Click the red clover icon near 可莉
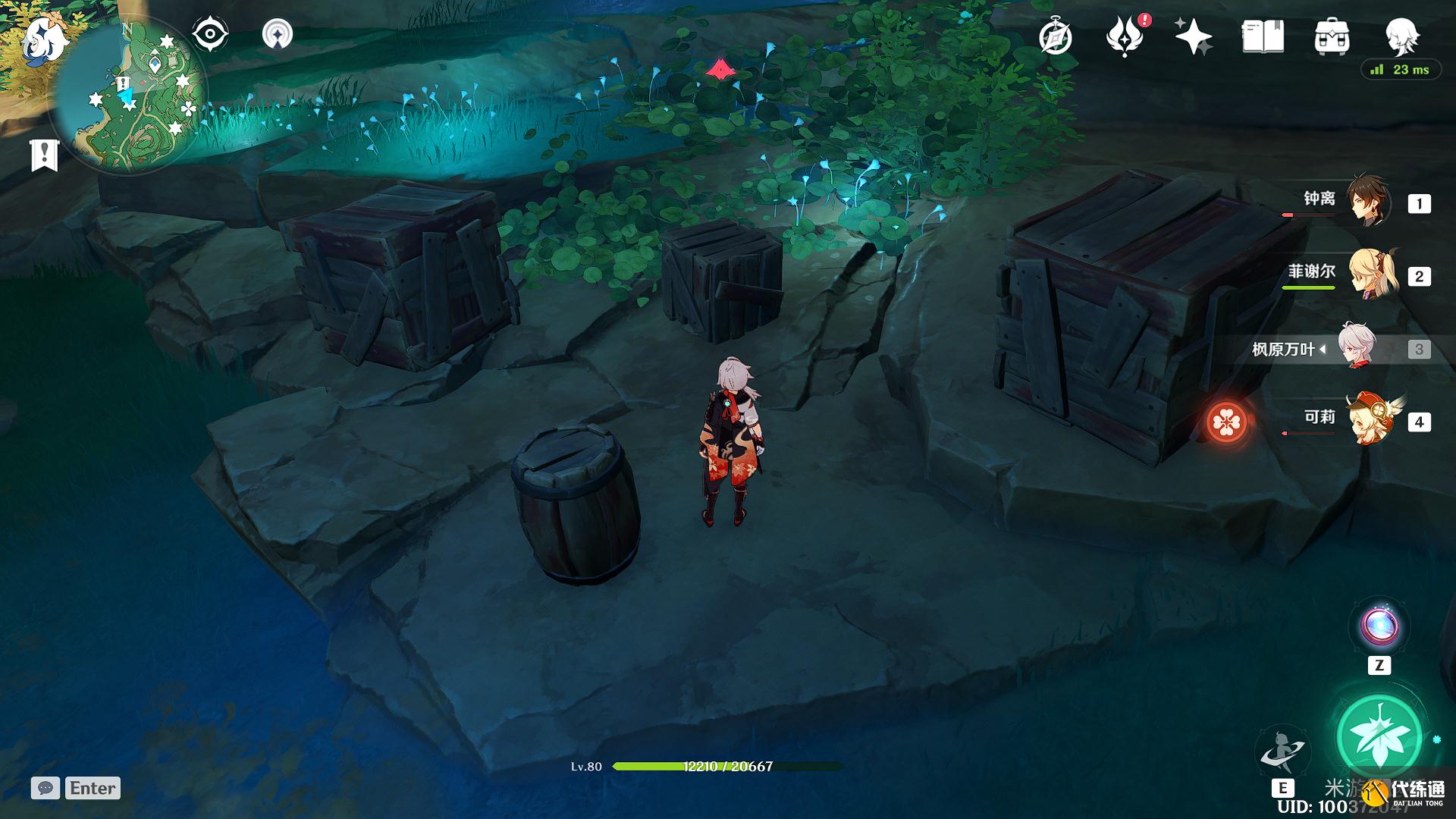This screenshot has height=819, width=1456. [1226, 422]
